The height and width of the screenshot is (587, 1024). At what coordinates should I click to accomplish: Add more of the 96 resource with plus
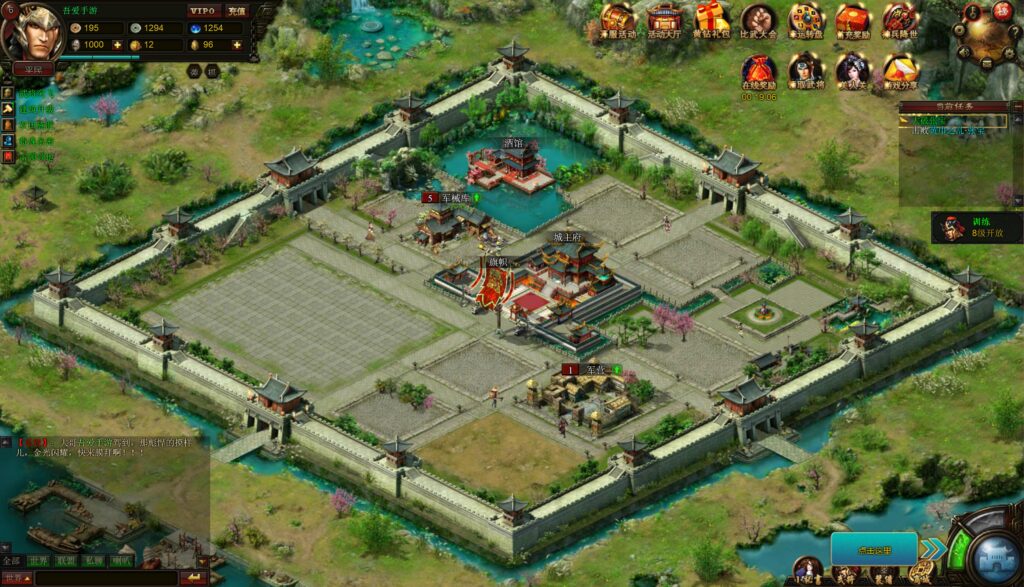237,45
